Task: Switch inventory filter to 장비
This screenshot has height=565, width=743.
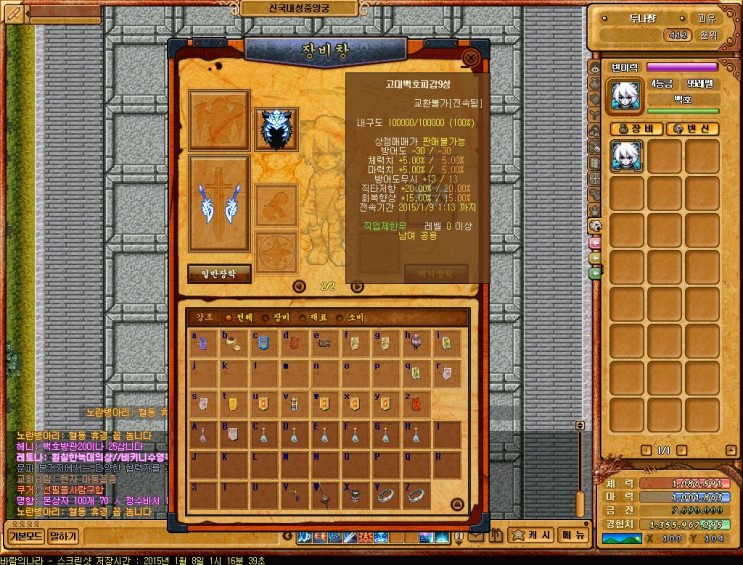Action: coord(279,316)
